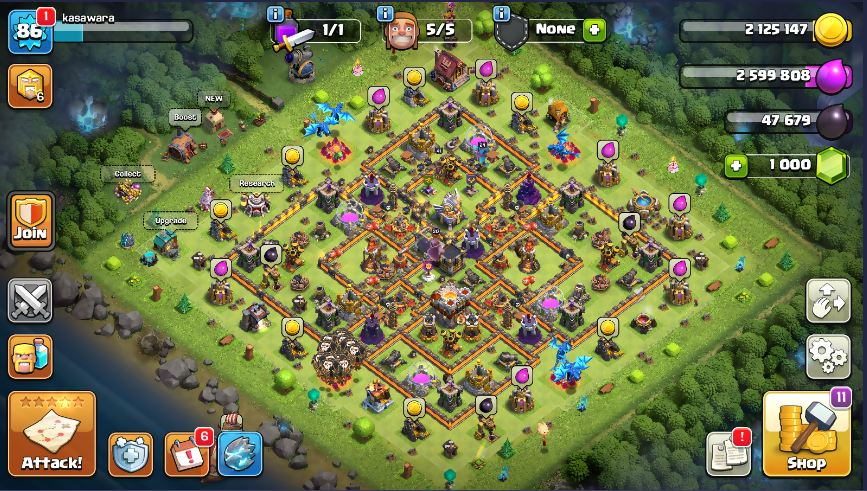
Task: Show info for the shield status
Action: pos(501,13)
